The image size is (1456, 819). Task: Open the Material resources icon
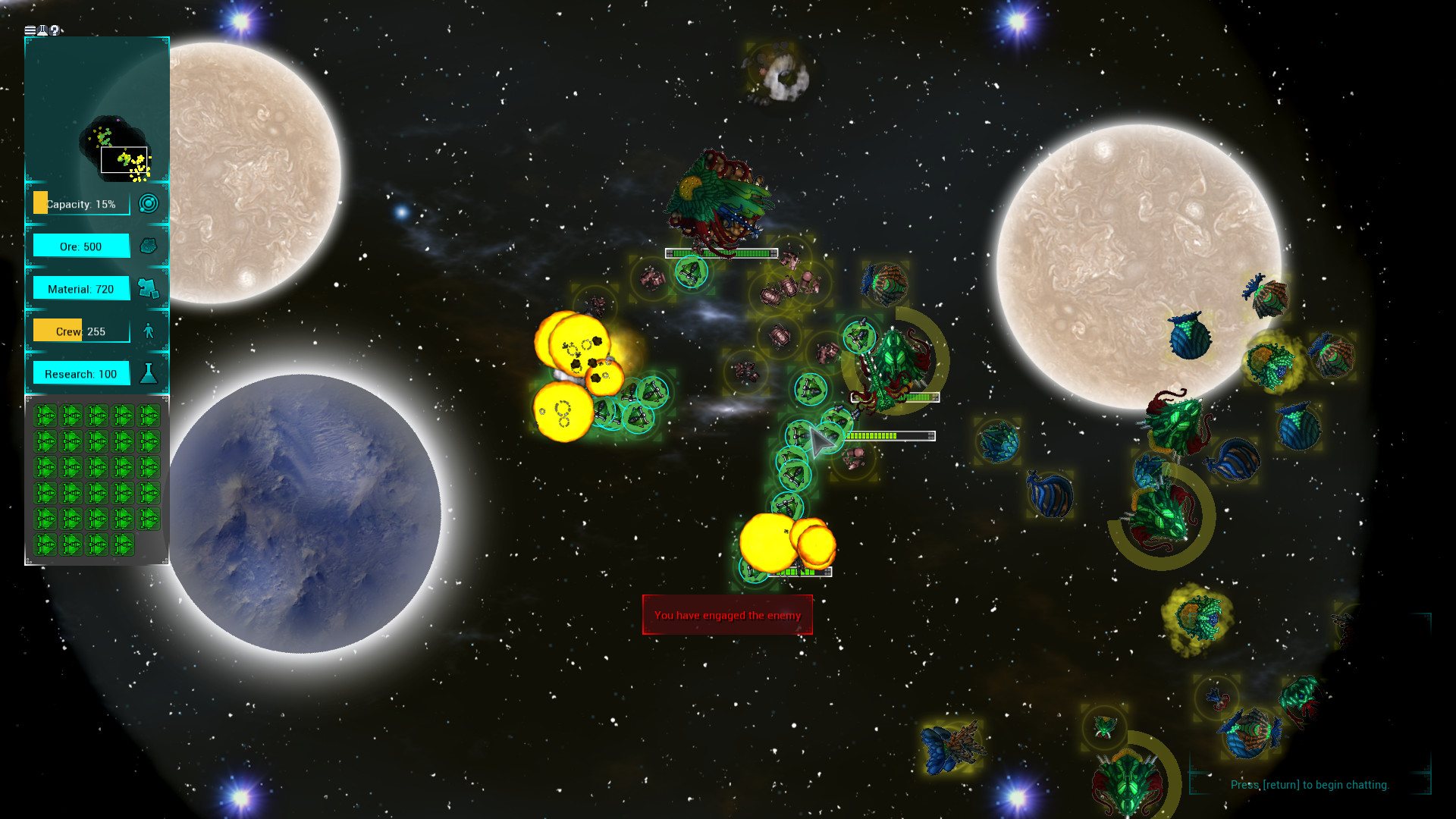(x=149, y=288)
